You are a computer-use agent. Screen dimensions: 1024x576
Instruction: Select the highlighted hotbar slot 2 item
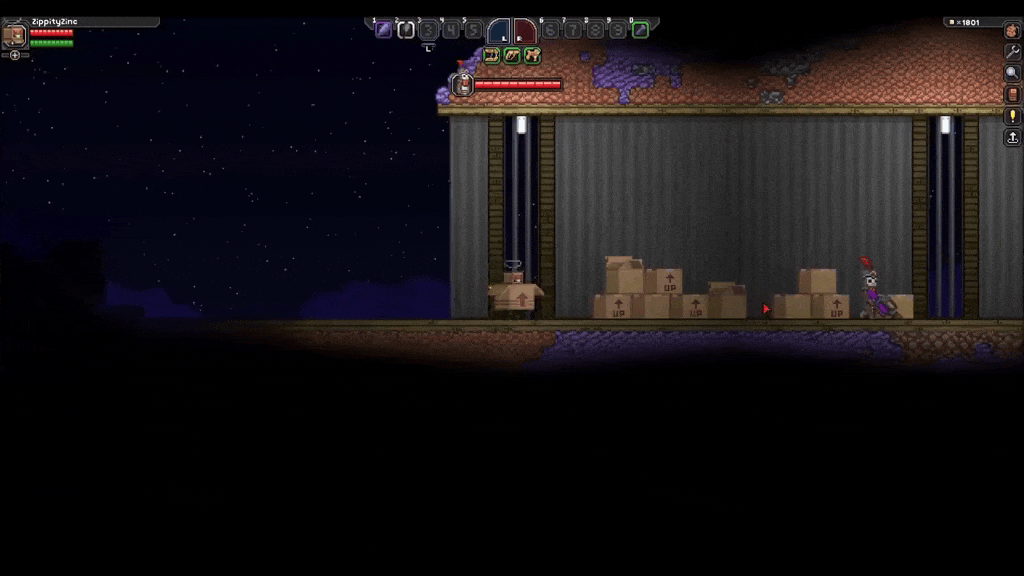pos(406,30)
